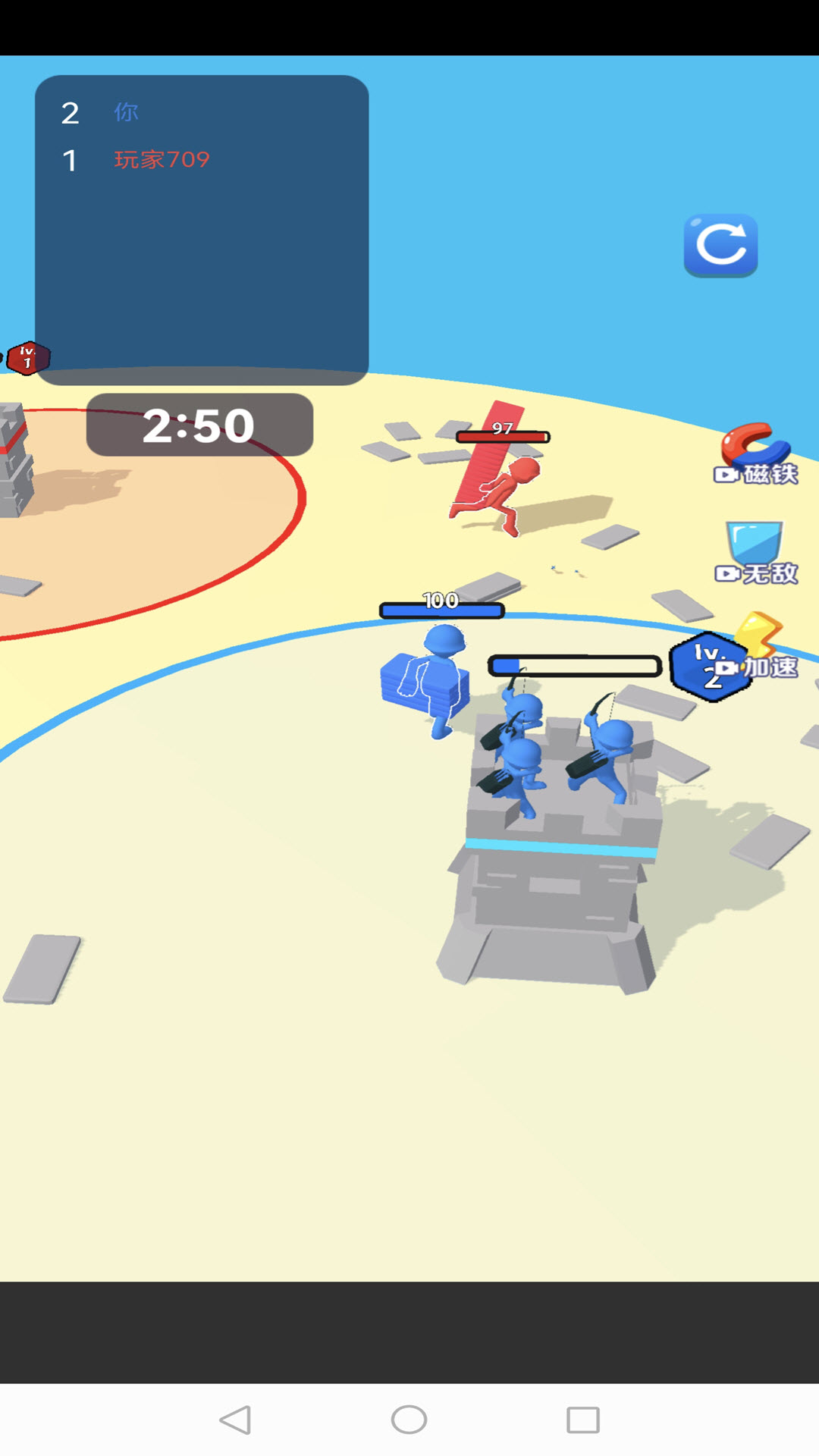This screenshot has width=819, height=1456.
Task: Tap the blue restart arrow button
Action: pyautogui.click(x=720, y=245)
